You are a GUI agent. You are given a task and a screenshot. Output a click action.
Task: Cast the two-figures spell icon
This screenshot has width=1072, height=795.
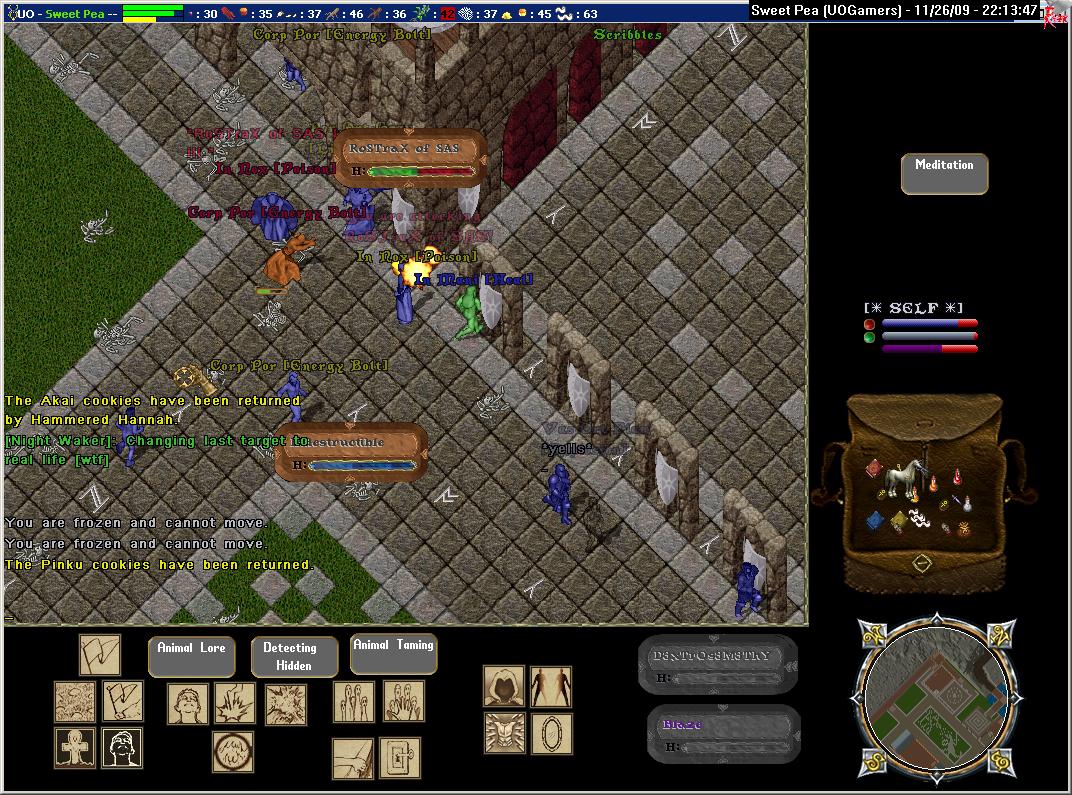tap(551, 686)
